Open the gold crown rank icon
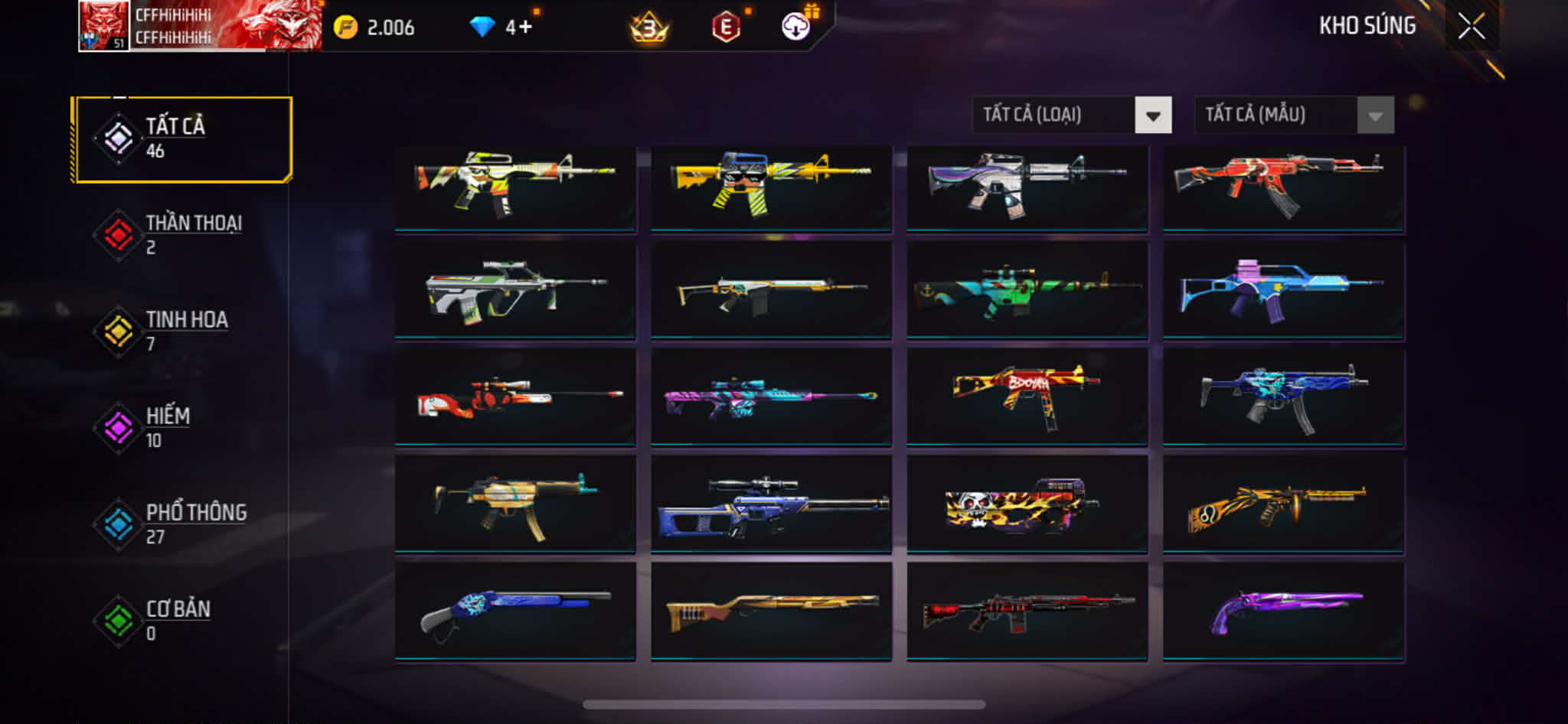This screenshot has height=724, width=1568. (649, 28)
